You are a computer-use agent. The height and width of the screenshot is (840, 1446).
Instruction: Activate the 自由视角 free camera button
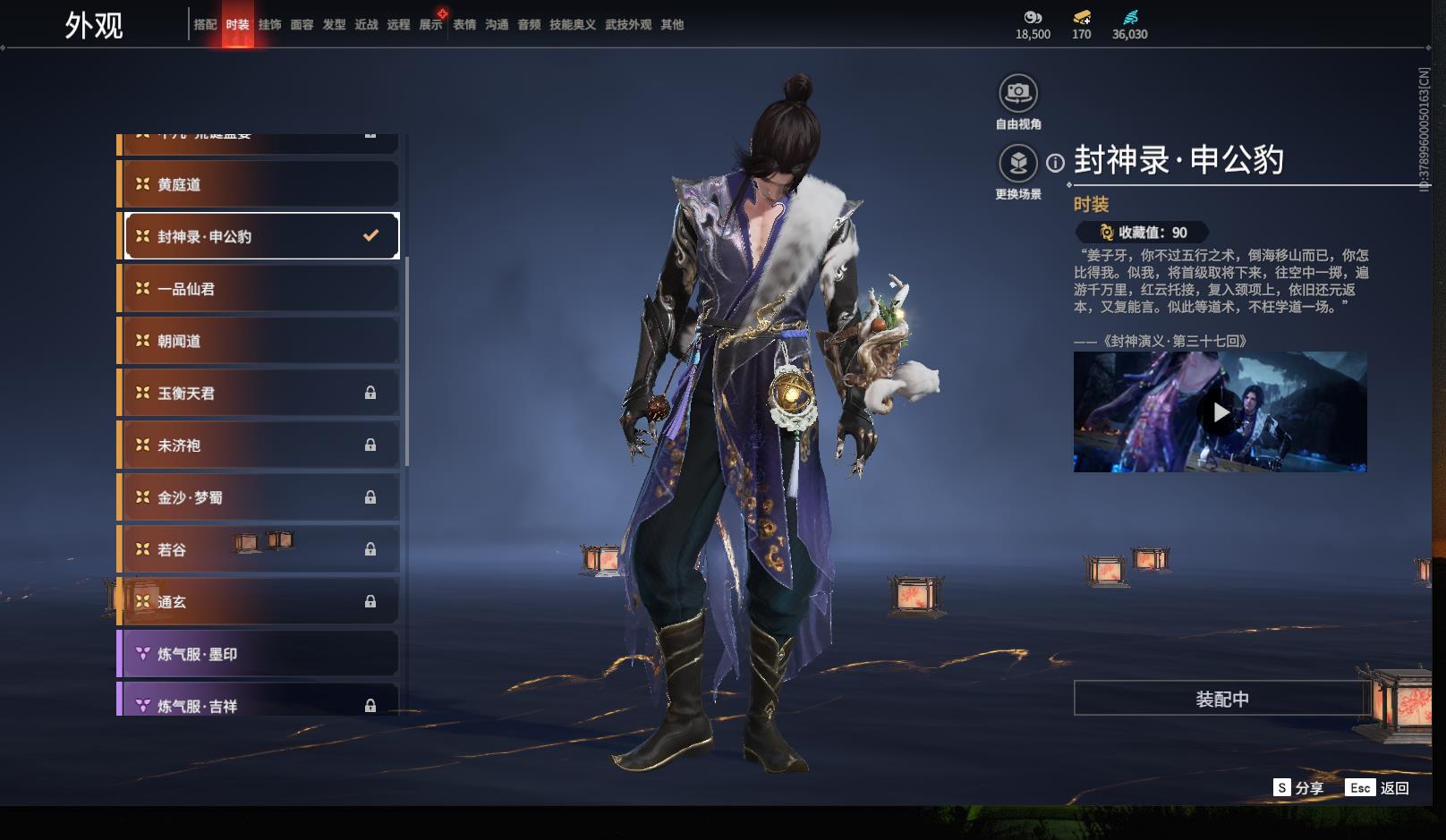click(x=1018, y=93)
